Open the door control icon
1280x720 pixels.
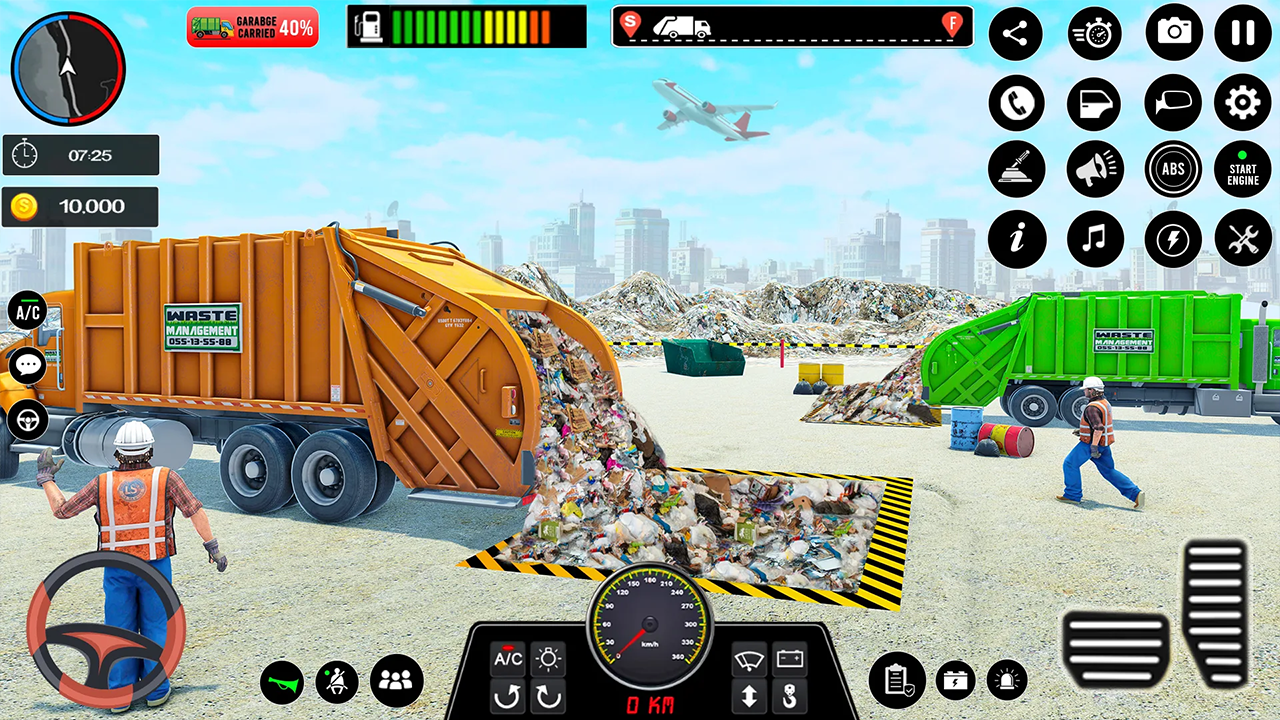pyautogui.click(x=1095, y=103)
